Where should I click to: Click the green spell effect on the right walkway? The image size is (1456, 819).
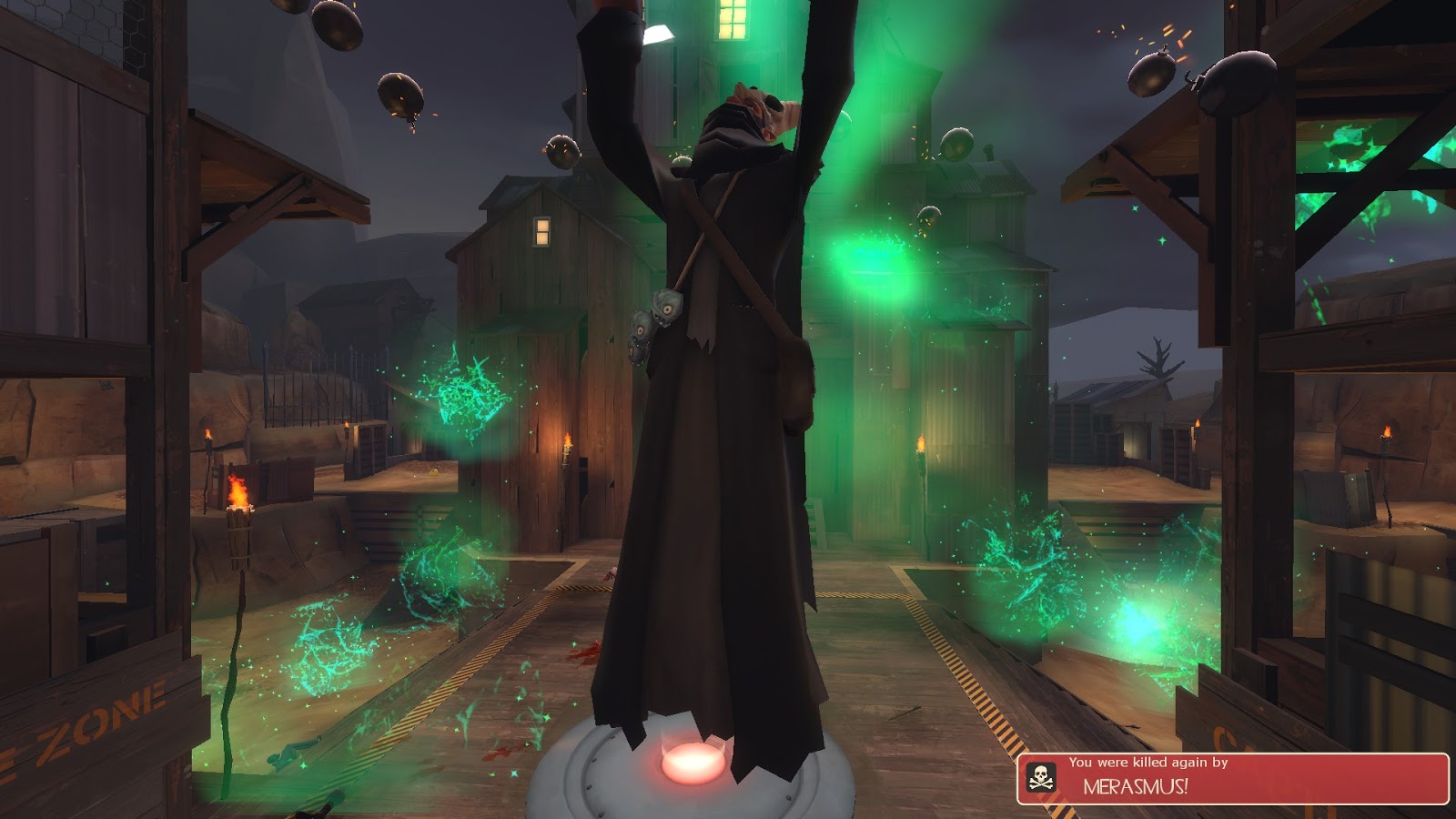click(x=1028, y=564)
